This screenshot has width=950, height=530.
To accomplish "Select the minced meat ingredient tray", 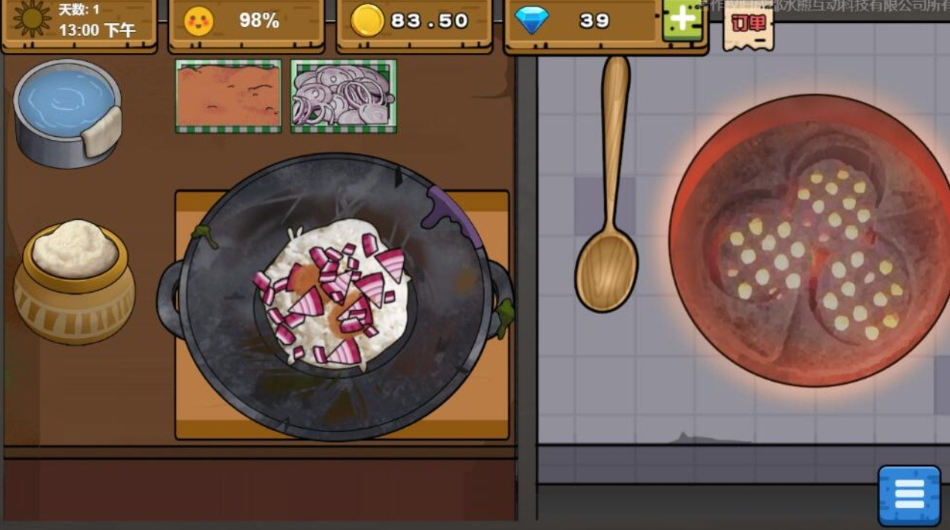I will click(228, 96).
